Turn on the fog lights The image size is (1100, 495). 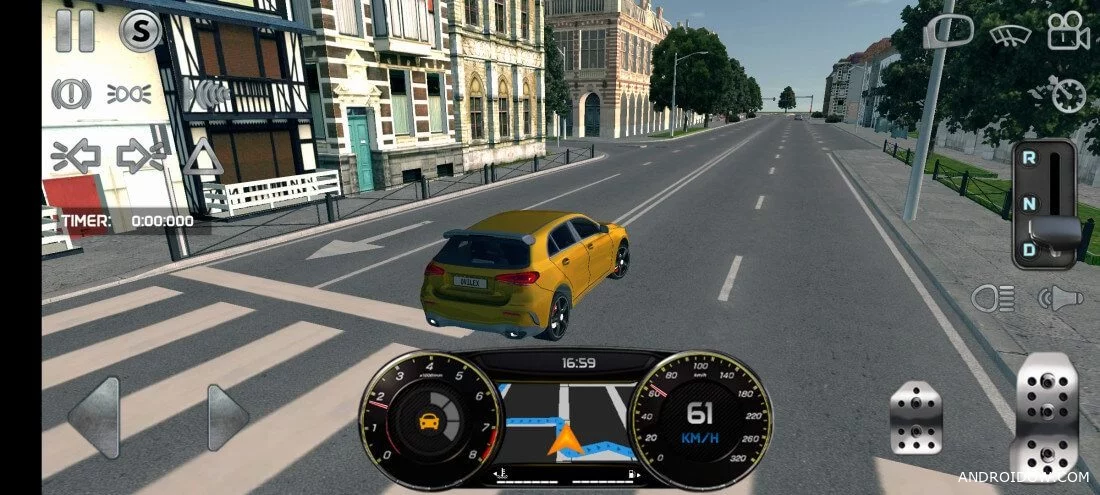point(129,94)
